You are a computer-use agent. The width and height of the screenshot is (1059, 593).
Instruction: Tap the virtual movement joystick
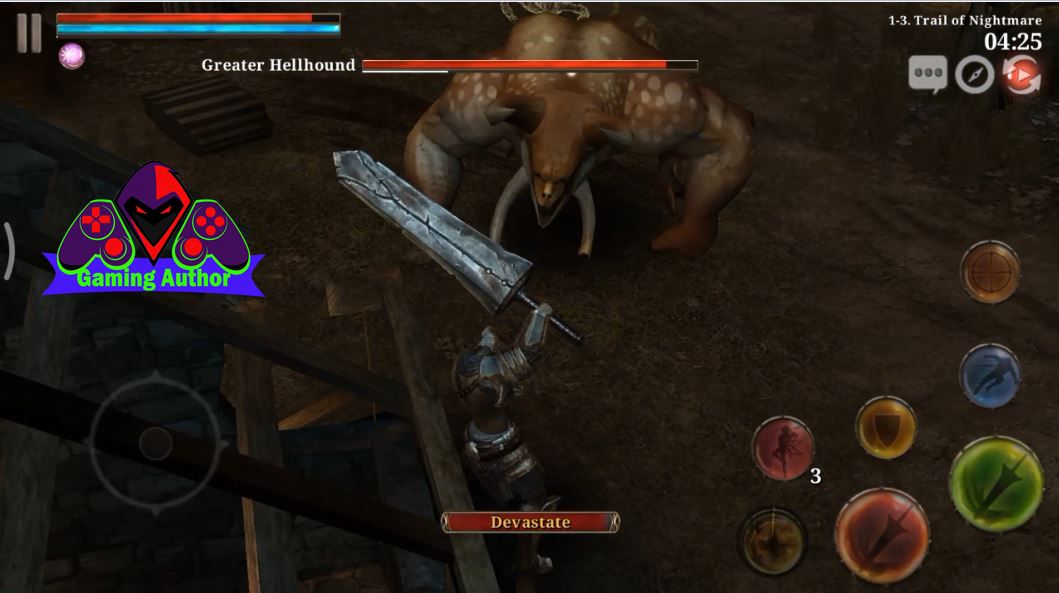point(155,442)
